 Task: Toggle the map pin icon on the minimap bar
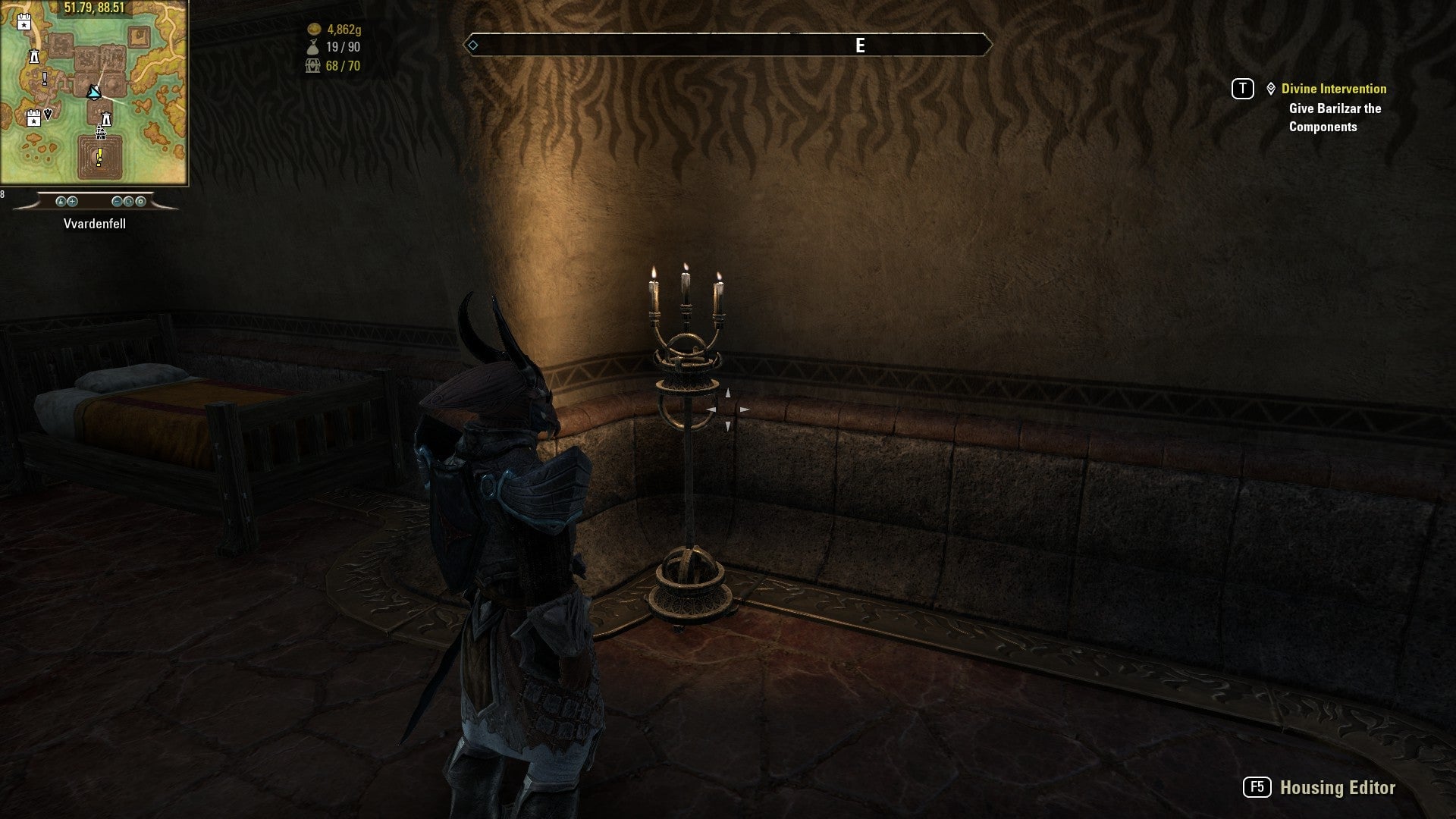(61, 201)
